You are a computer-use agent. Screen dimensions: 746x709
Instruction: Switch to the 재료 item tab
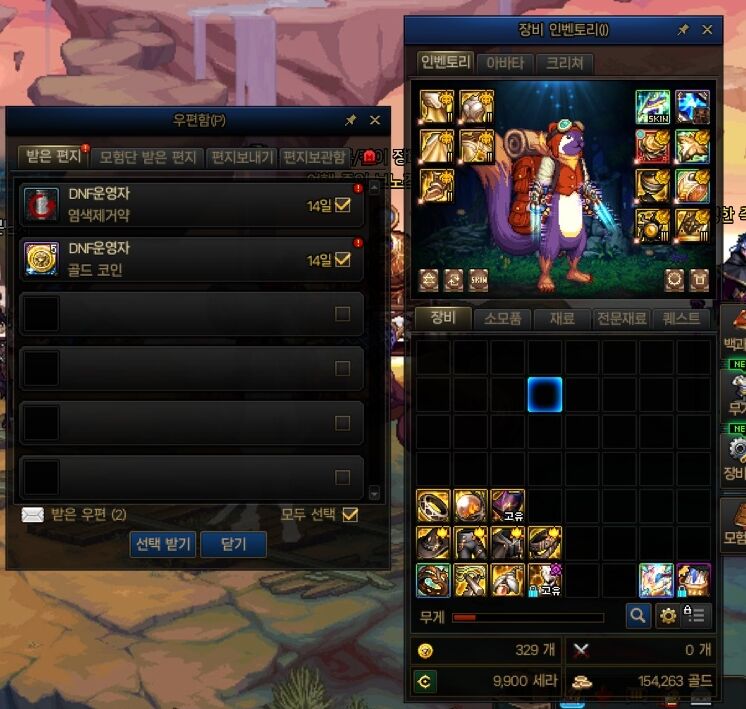coord(562,319)
